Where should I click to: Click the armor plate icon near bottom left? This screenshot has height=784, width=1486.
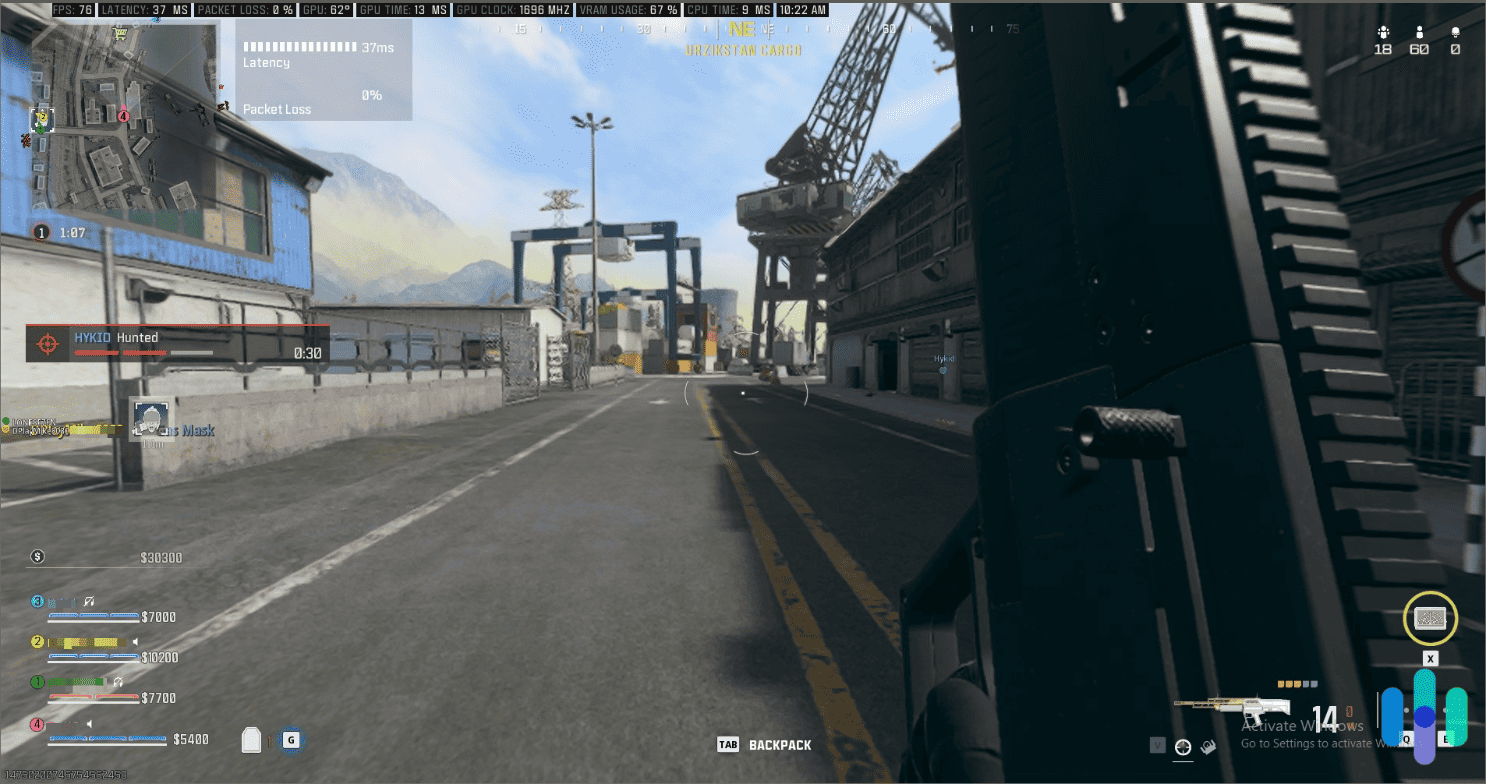click(252, 739)
